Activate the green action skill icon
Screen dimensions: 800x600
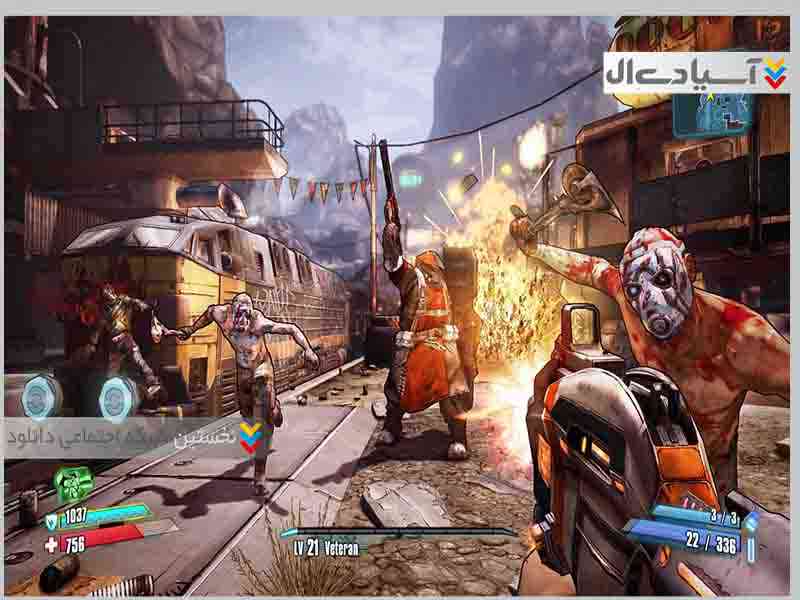point(72,484)
